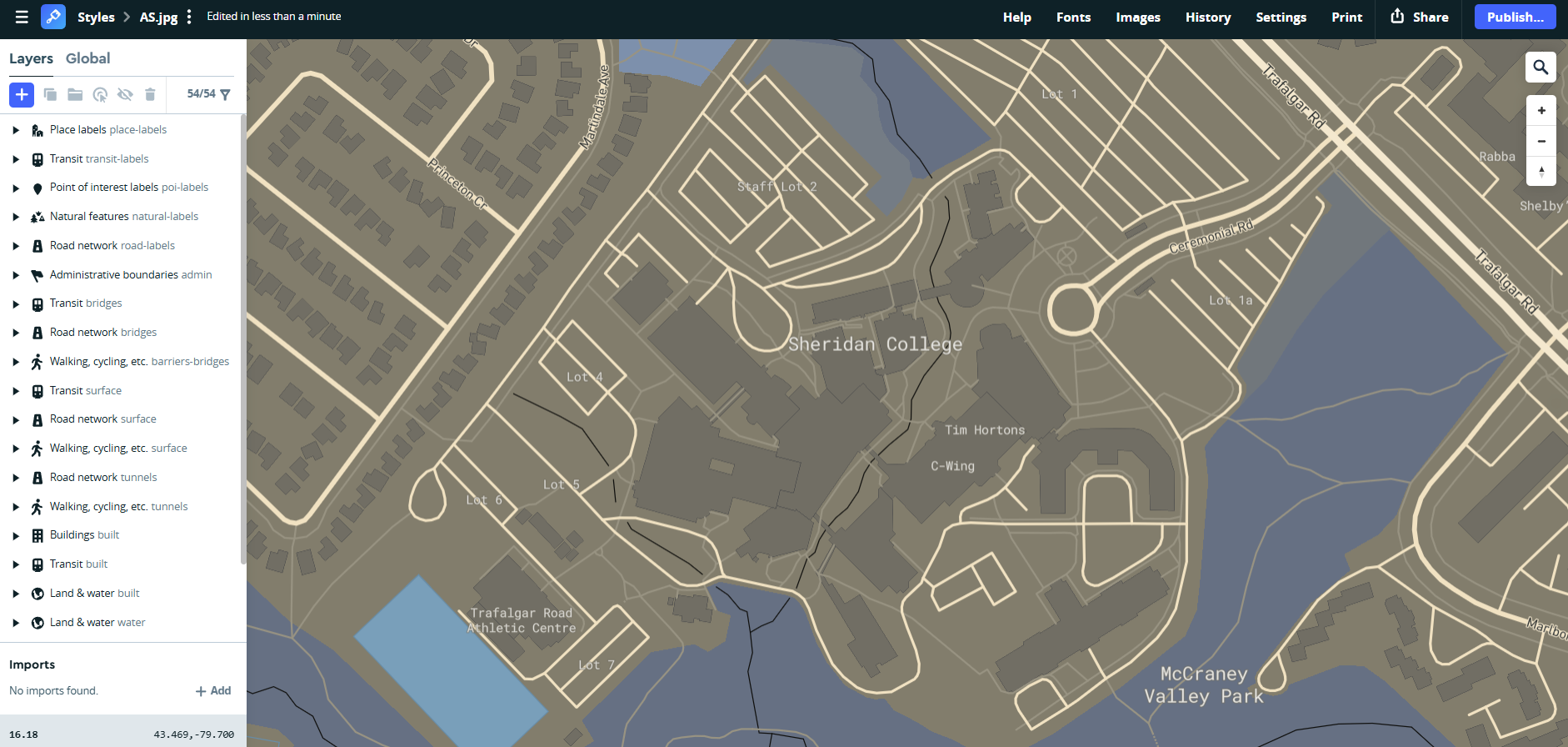Add an import with the Add link
This screenshot has height=747, width=1568.
click(214, 690)
